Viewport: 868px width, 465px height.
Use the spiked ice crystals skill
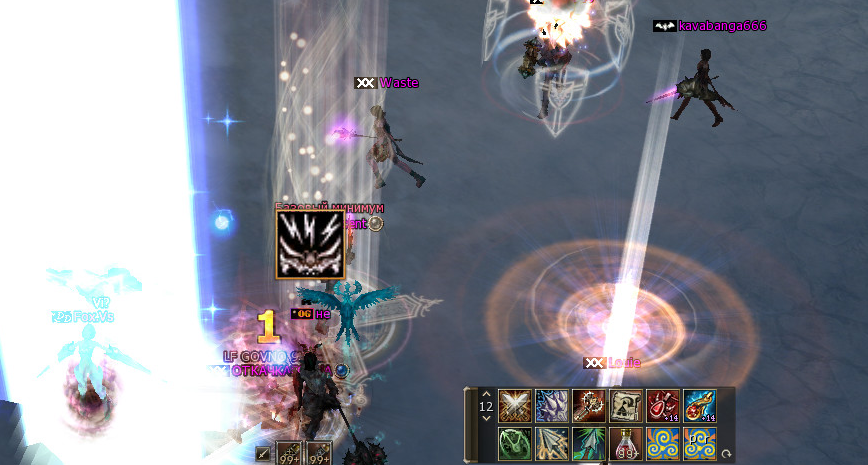tap(552, 406)
